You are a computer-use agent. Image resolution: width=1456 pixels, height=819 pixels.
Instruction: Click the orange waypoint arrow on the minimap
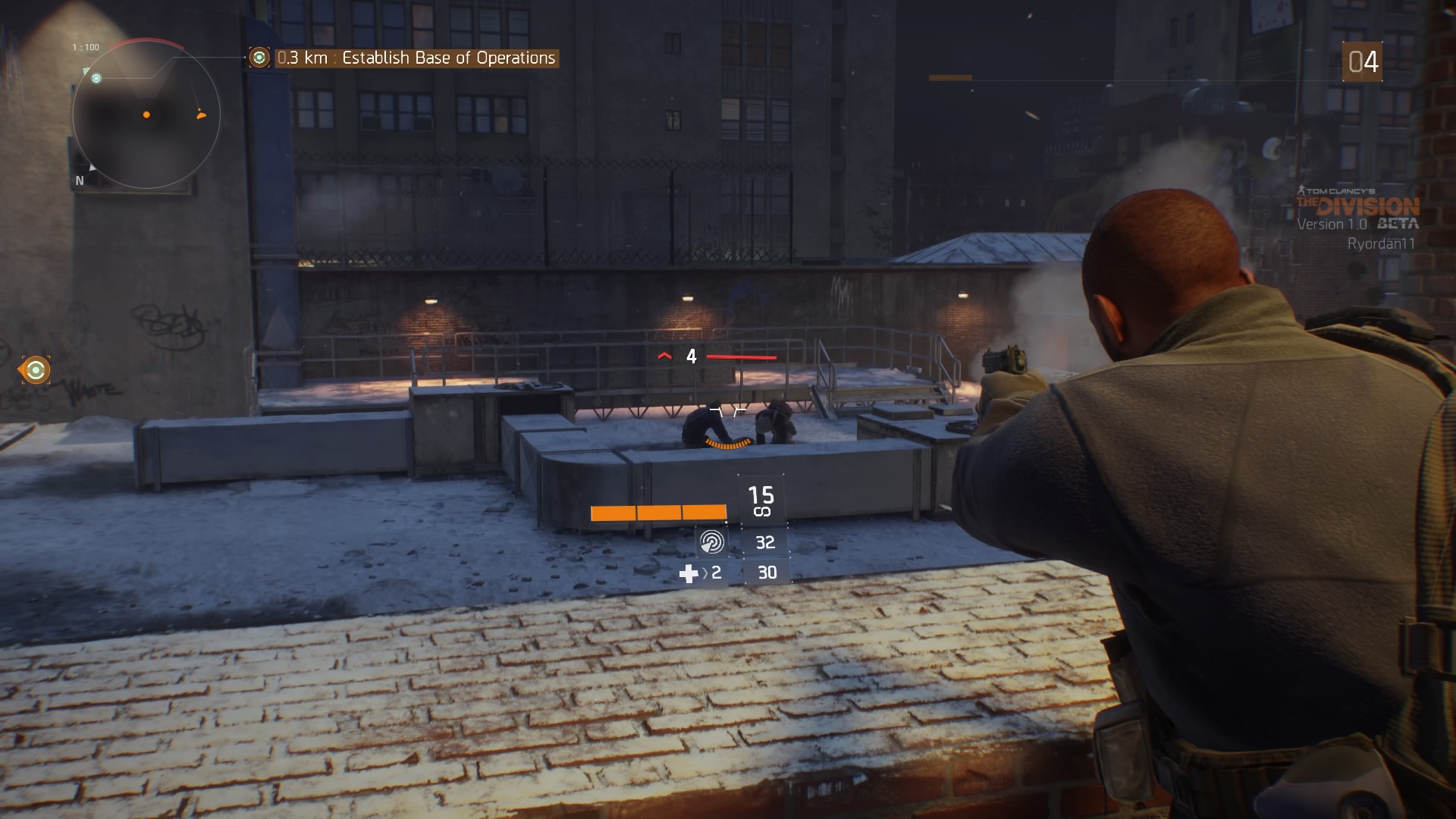(x=199, y=115)
